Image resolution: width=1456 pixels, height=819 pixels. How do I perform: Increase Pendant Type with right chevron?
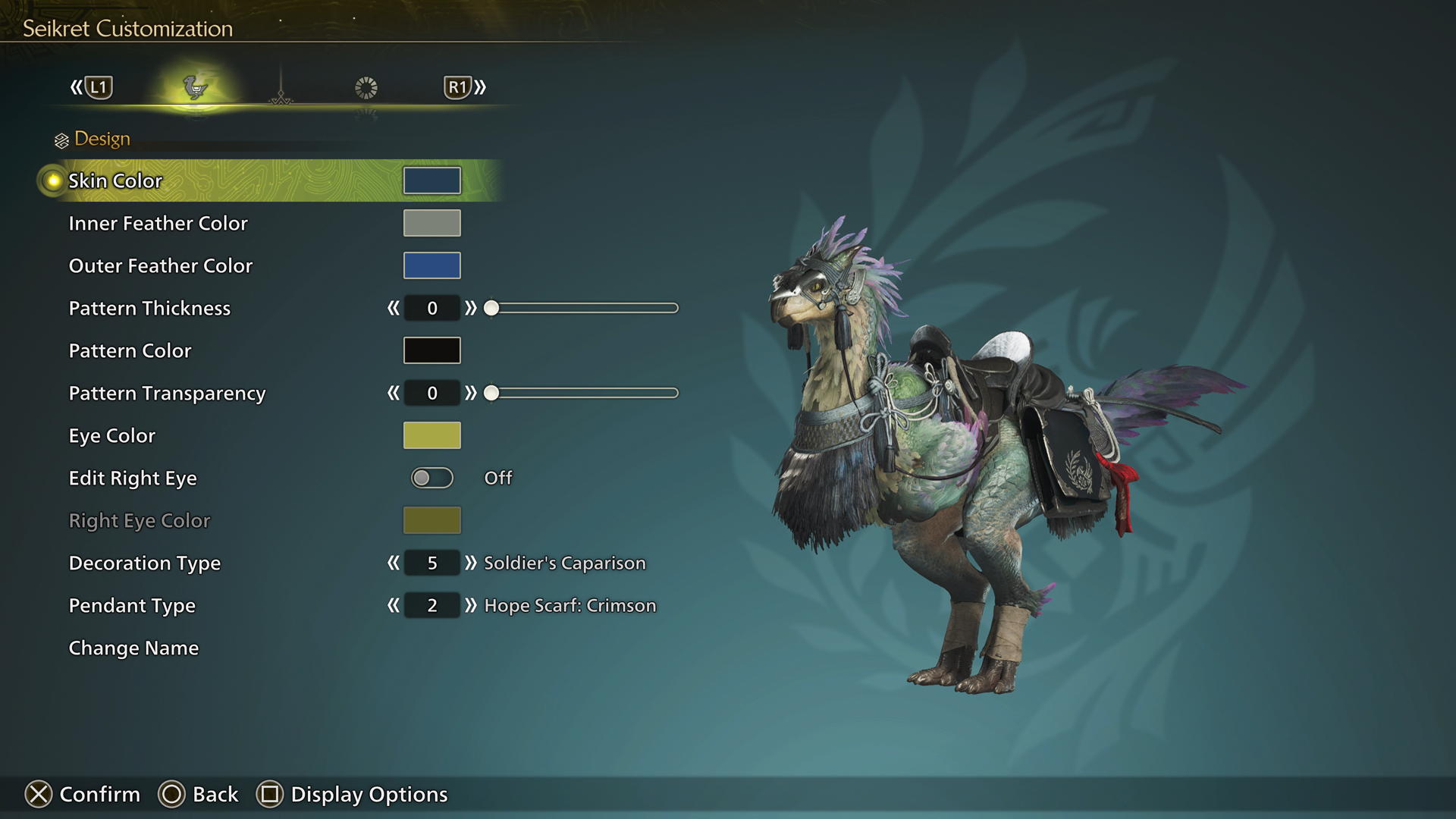coord(472,606)
